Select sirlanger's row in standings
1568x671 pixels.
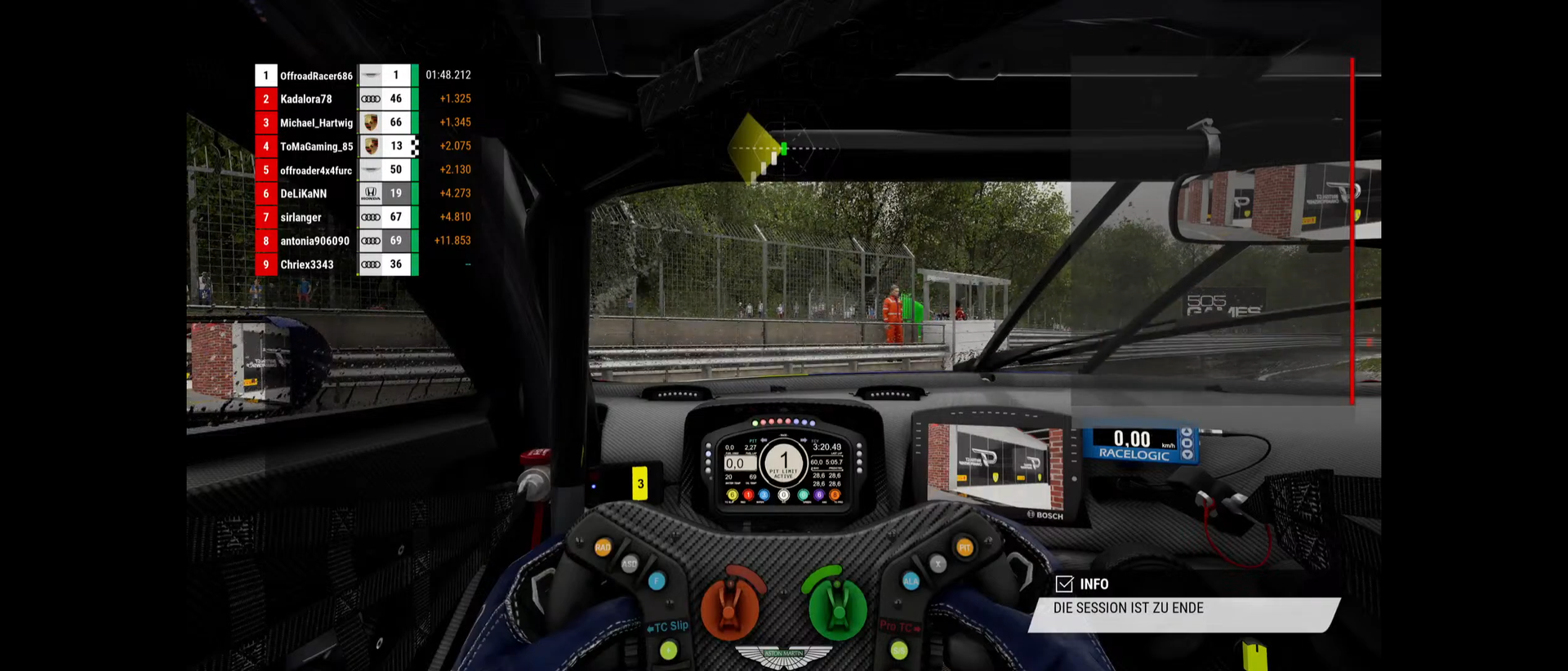pyautogui.click(x=301, y=218)
